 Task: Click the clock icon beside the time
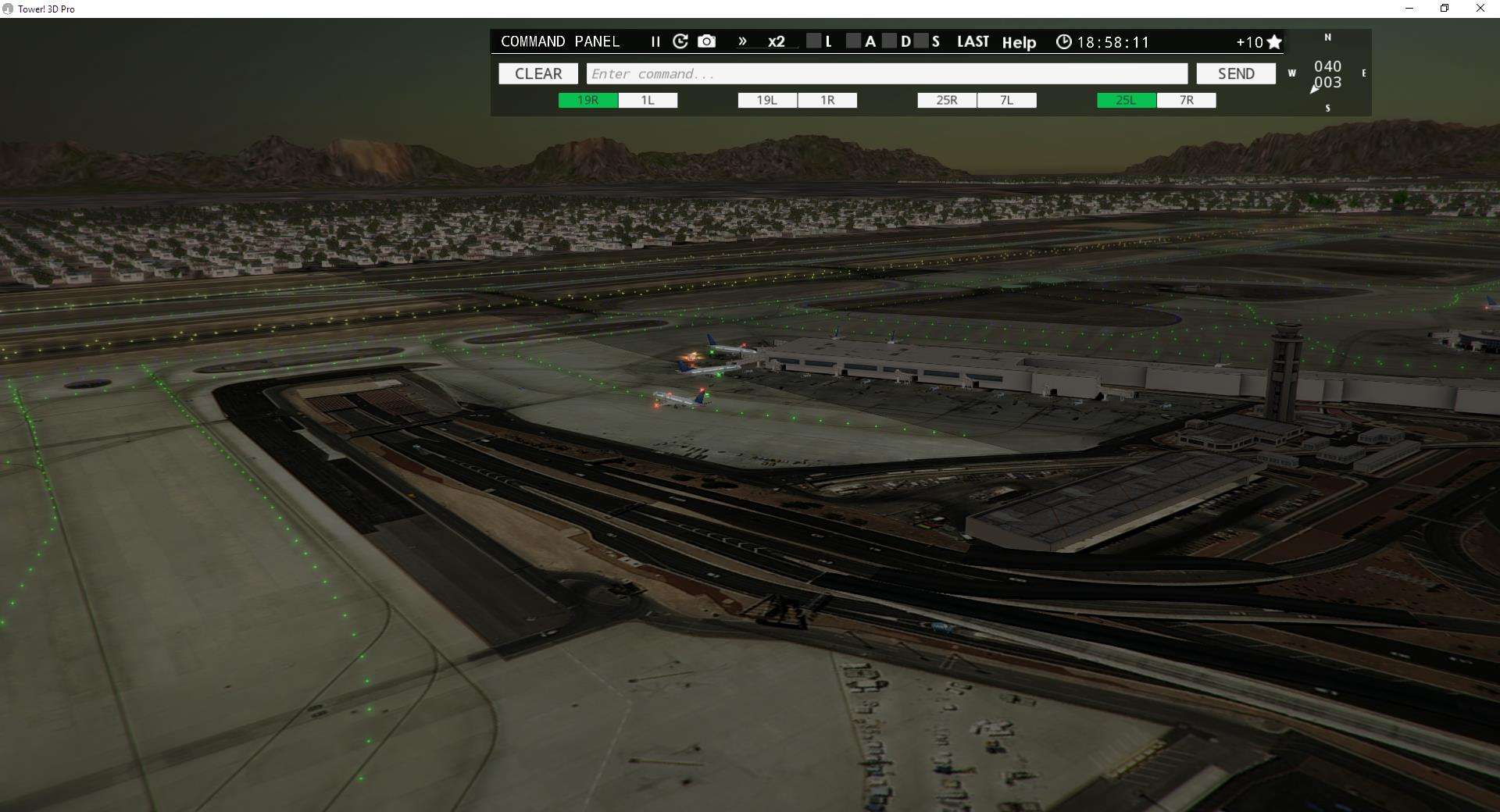[1064, 41]
